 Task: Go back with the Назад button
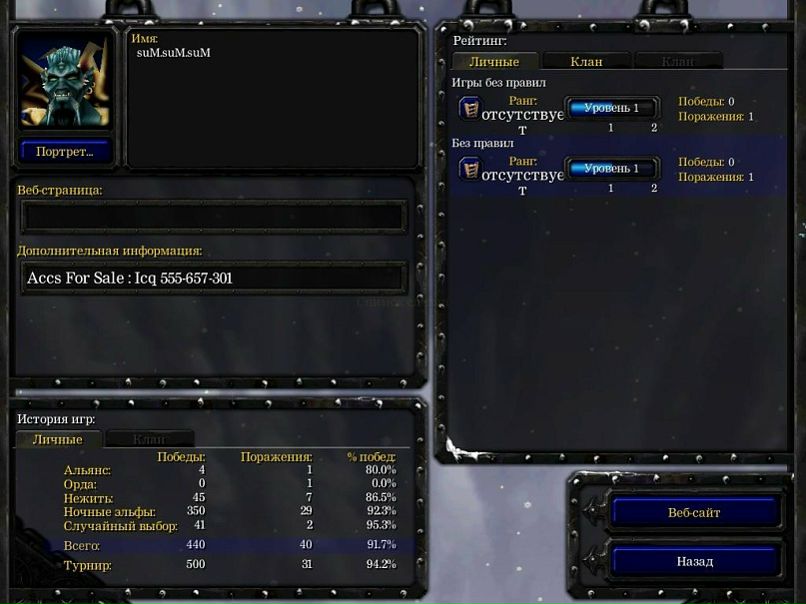[694, 561]
